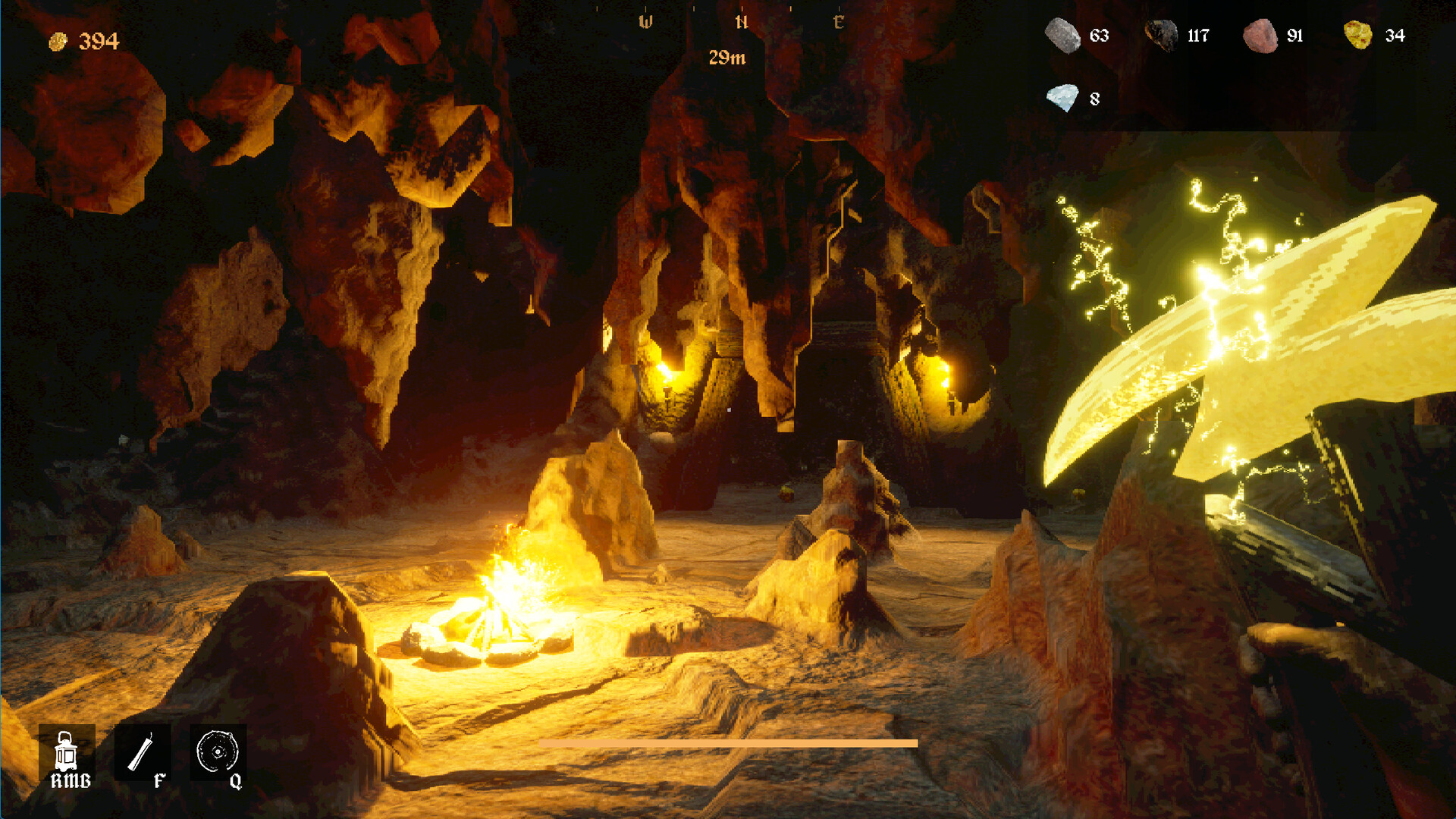Select the yellow gold ore icon

tap(1357, 35)
